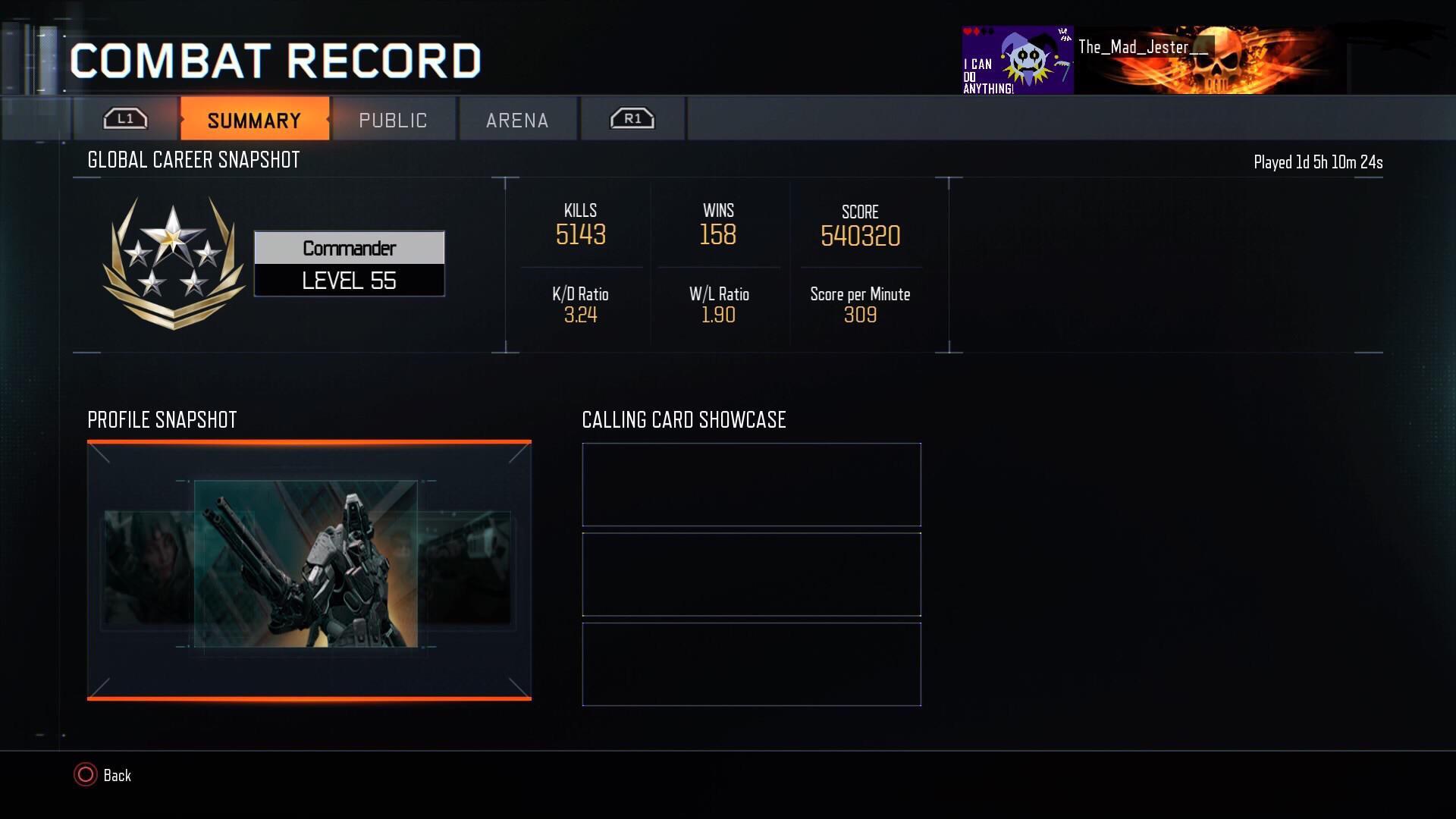Click the Played time display
The height and width of the screenshot is (819, 1456).
tap(1317, 162)
